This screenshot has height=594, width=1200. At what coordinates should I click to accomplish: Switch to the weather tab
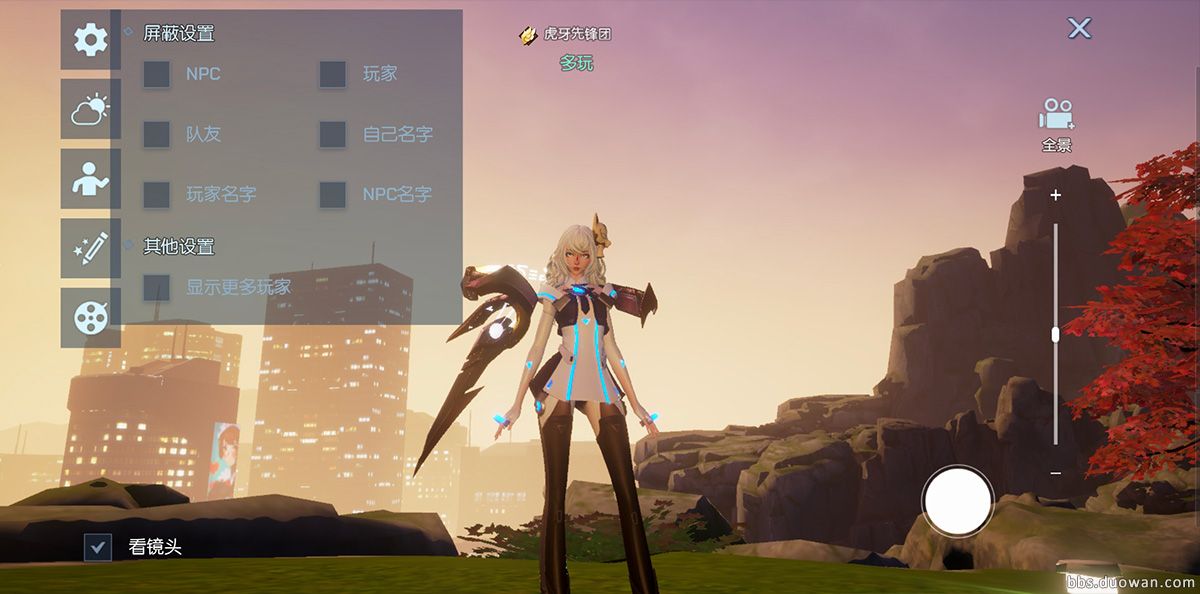[90, 109]
